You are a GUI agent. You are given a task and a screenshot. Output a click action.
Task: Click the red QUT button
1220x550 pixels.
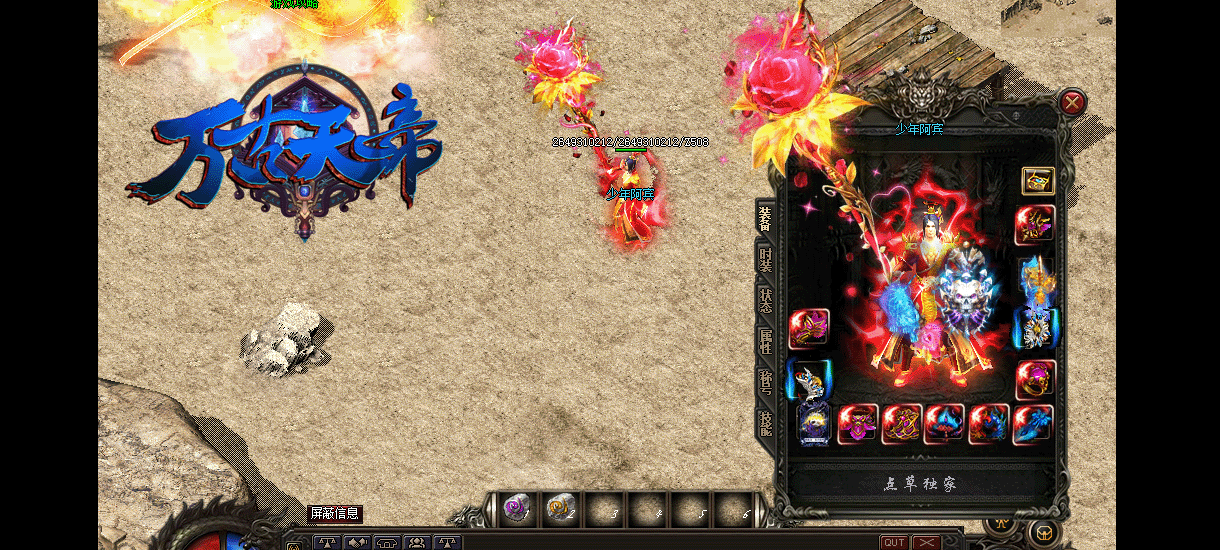894,542
